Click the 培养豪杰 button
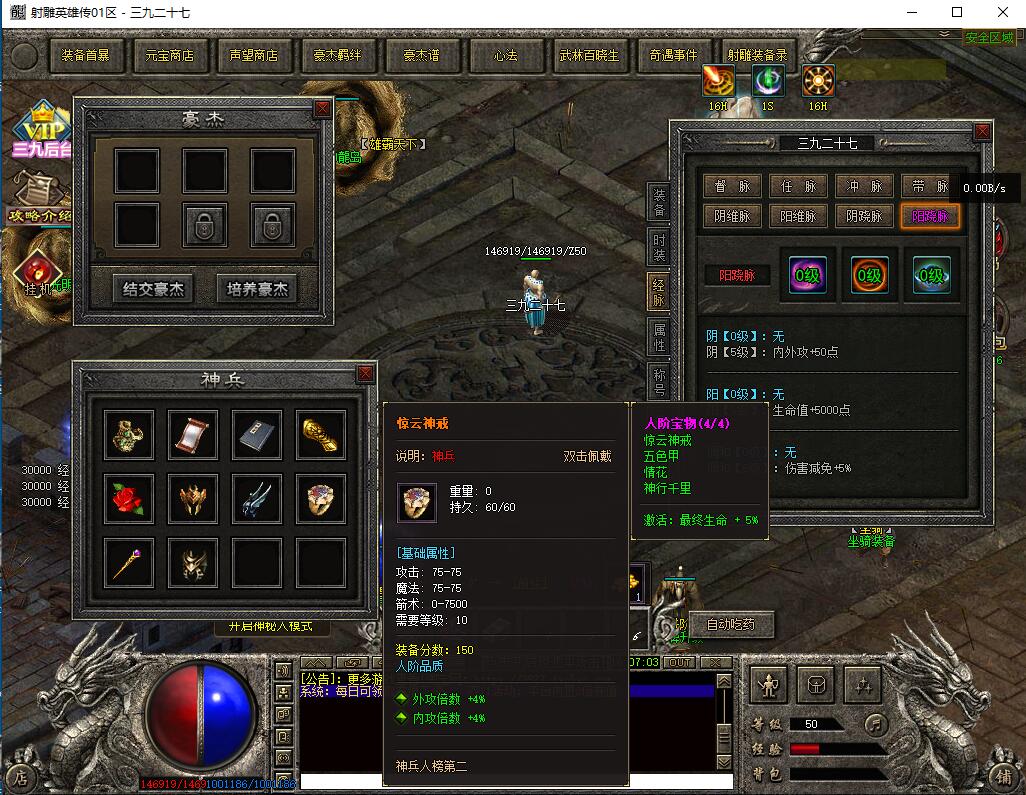Viewport: 1026px width, 795px height. click(x=257, y=290)
